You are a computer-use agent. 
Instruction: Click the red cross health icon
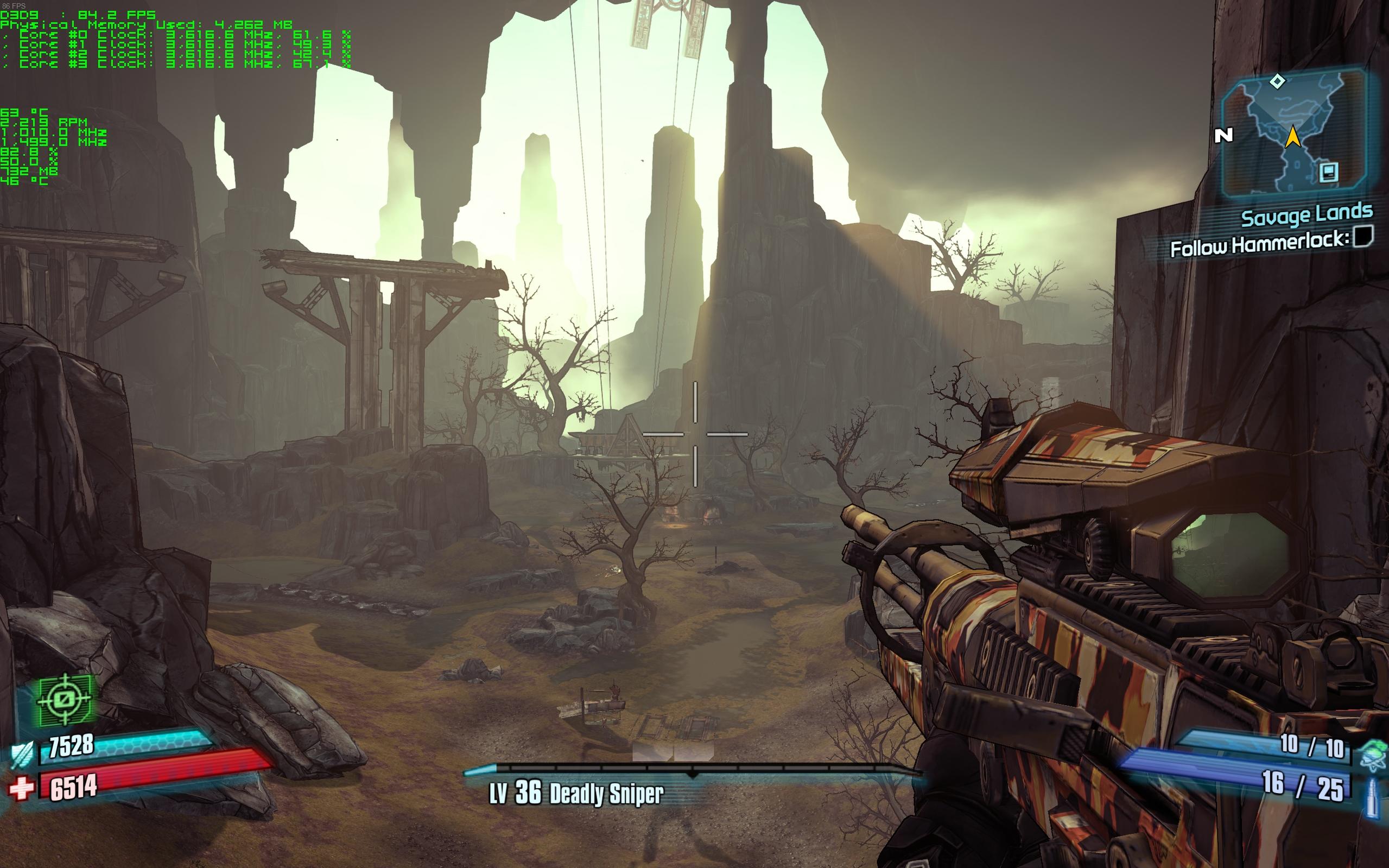22,788
